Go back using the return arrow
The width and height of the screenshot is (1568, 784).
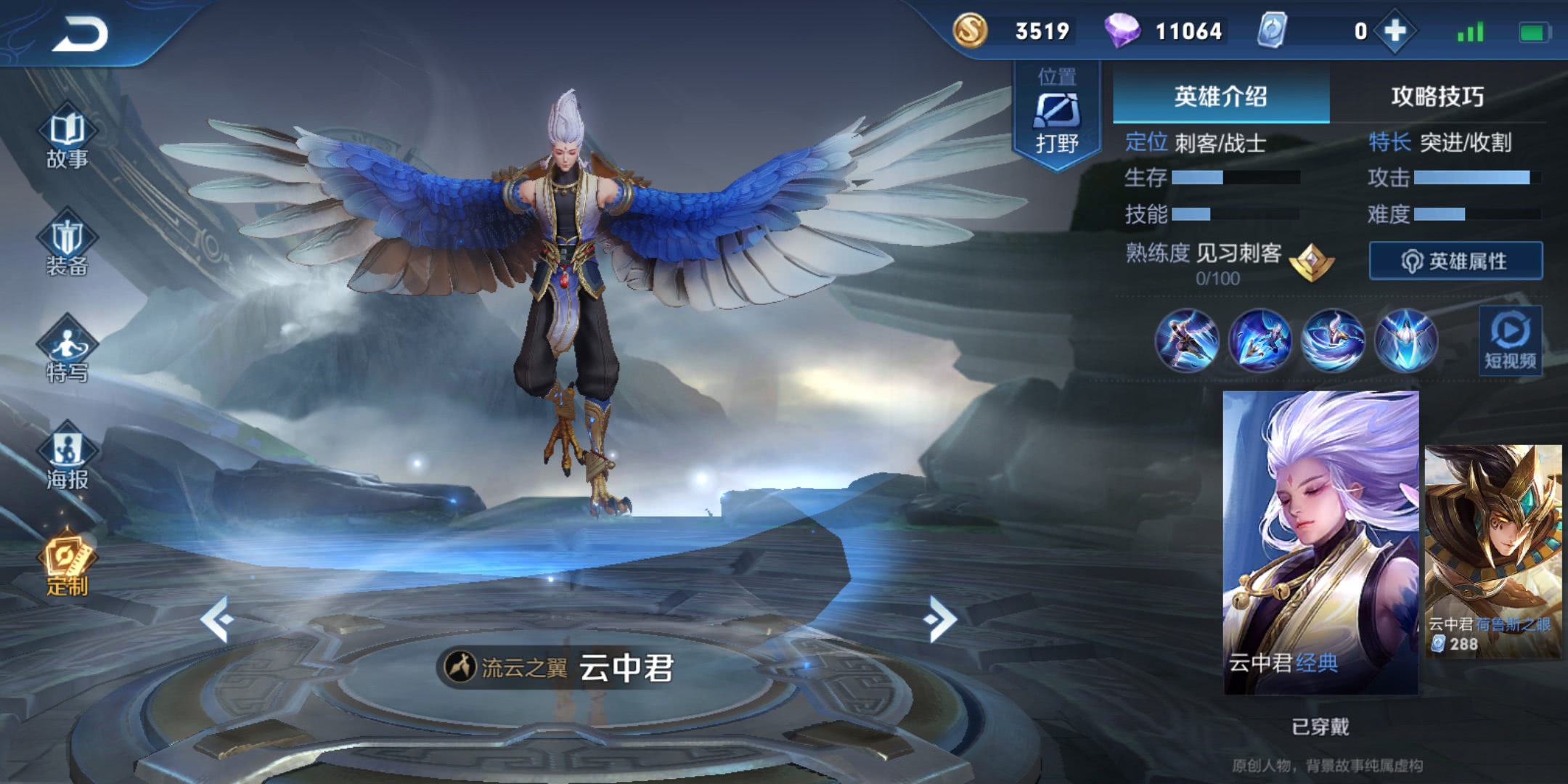(80, 34)
